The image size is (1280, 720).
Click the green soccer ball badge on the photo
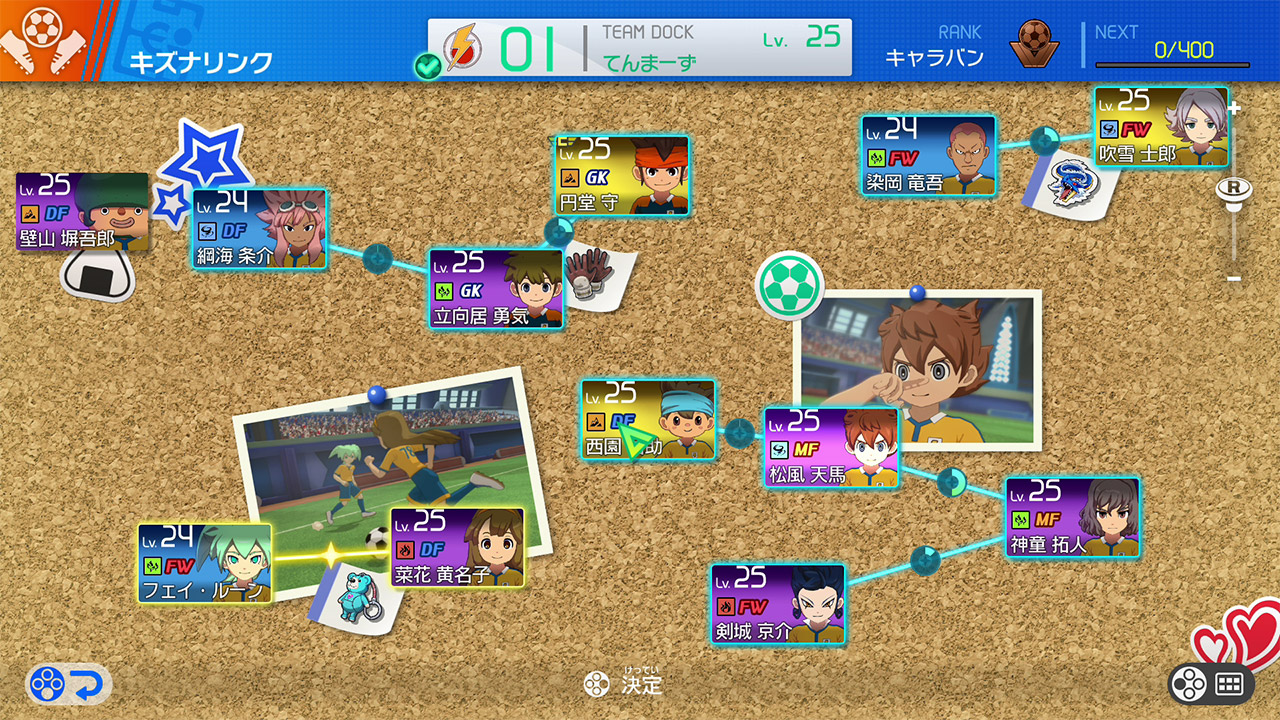tap(789, 285)
